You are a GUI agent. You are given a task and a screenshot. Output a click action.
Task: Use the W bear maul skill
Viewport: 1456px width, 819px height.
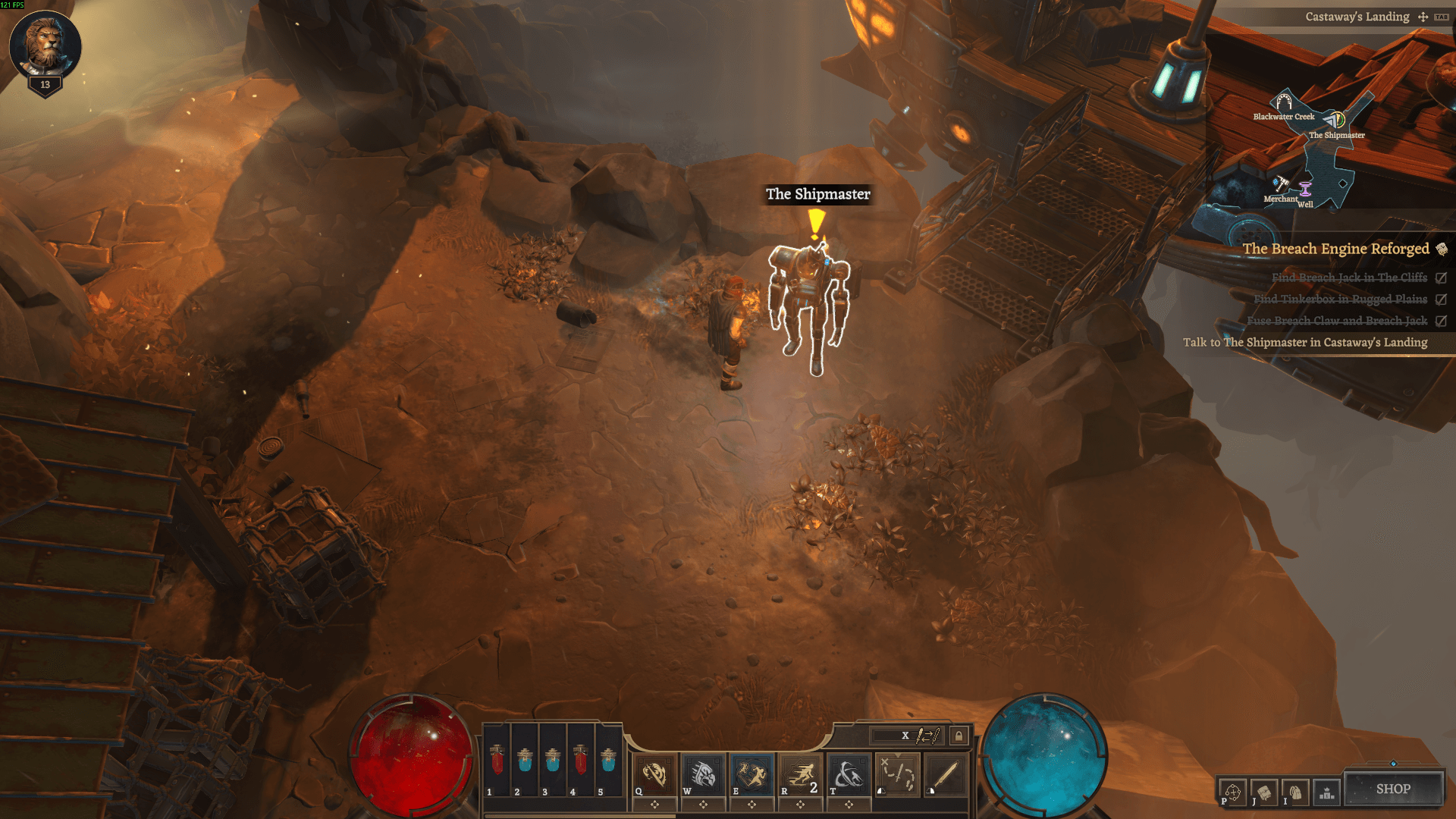[704, 773]
